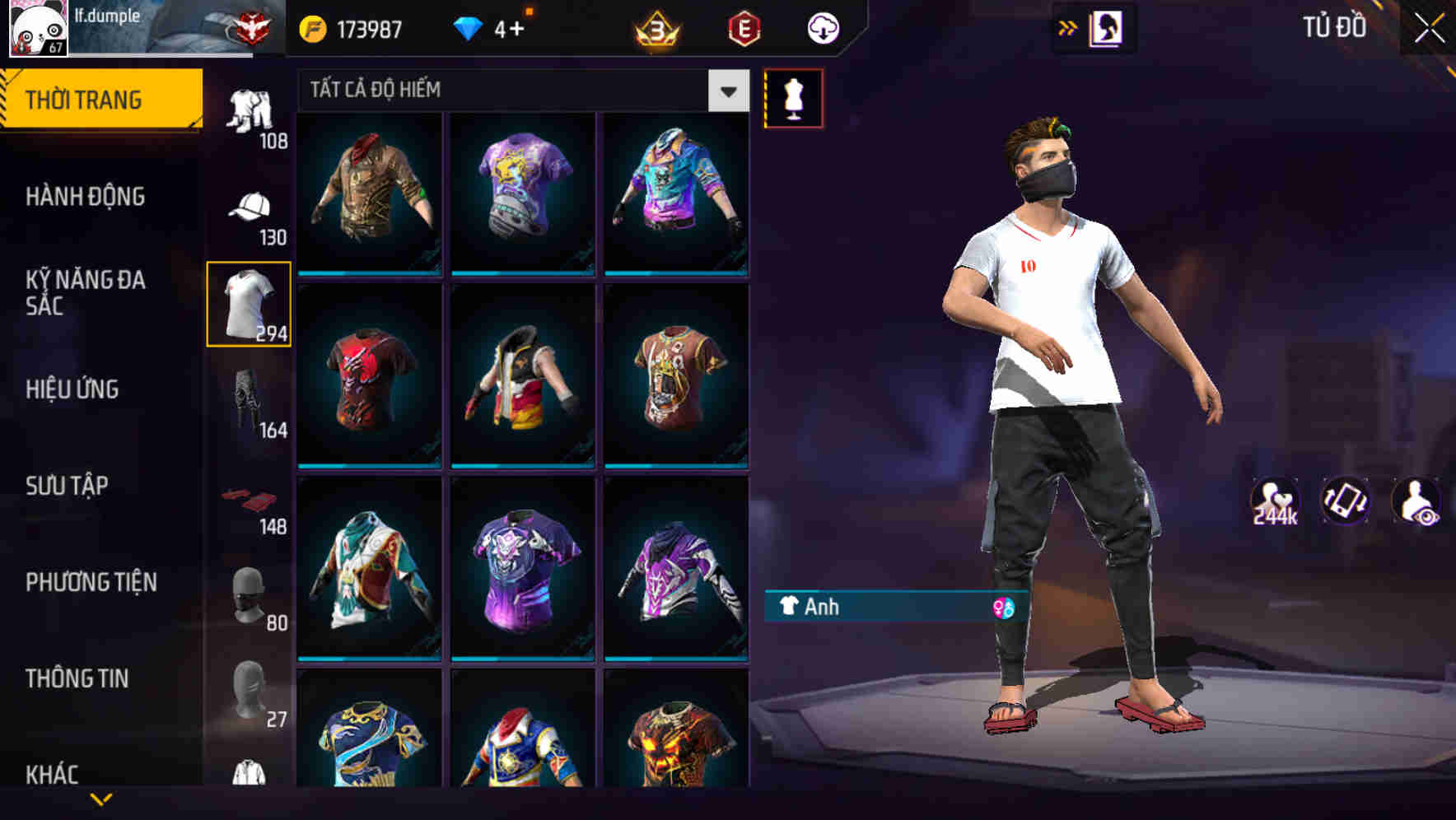Select the white shirt category showing 294
Screen dimensions: 1456x820
(249, 305)
